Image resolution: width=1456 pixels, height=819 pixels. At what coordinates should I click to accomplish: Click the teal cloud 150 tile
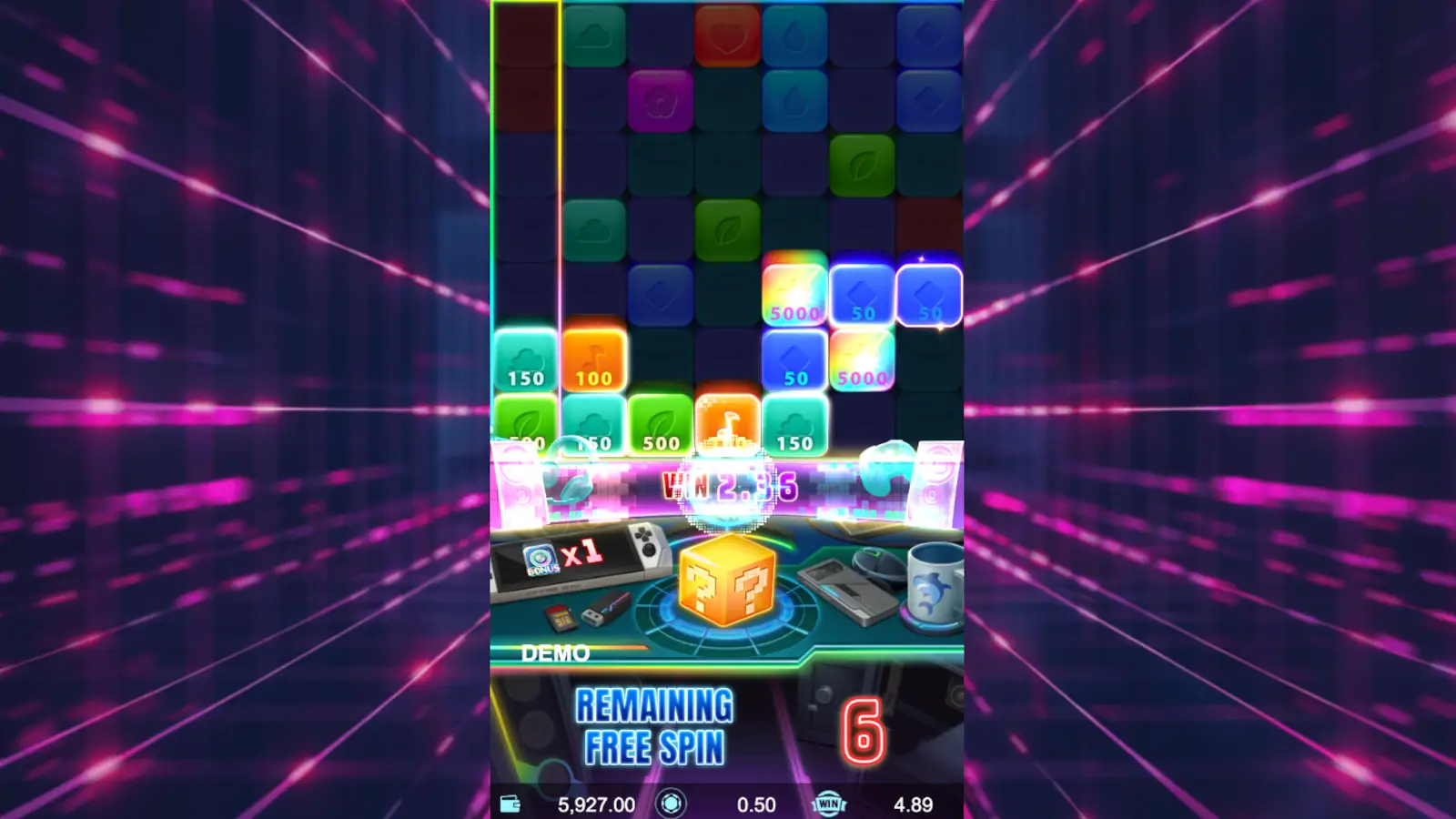point(526,359)
